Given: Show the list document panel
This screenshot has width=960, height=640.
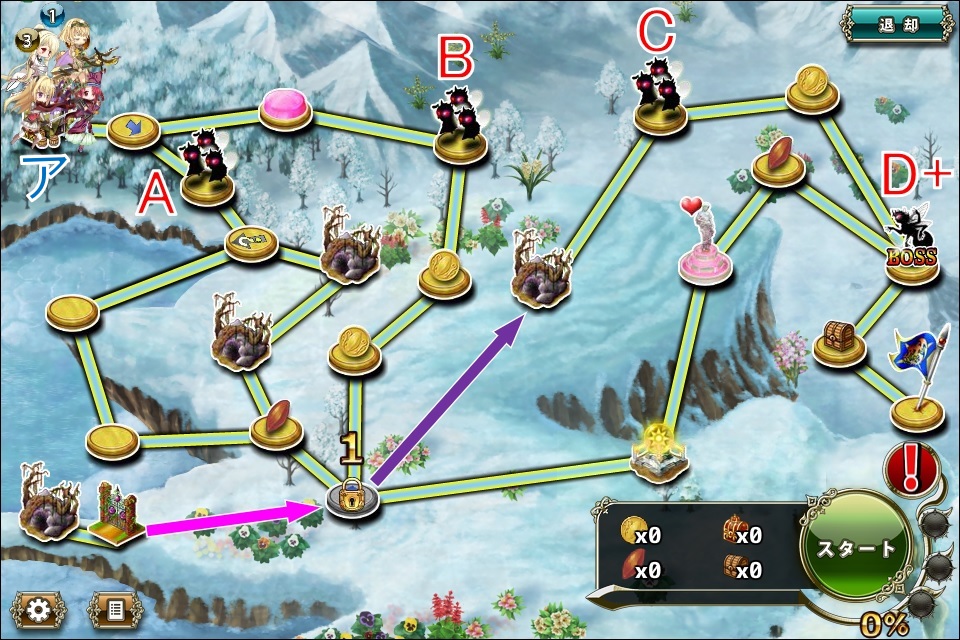Looking at the screenshot, I should 115,609.
